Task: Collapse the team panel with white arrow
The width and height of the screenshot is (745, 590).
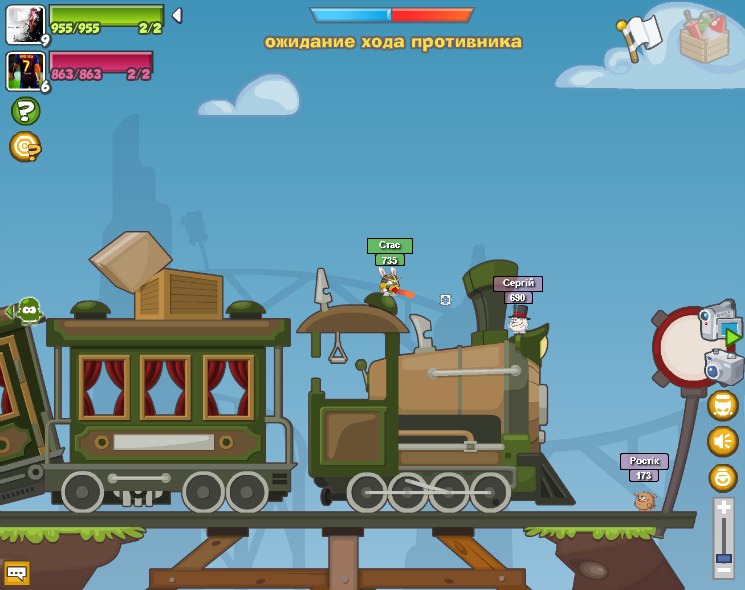Action: click(x=177, y=15)
